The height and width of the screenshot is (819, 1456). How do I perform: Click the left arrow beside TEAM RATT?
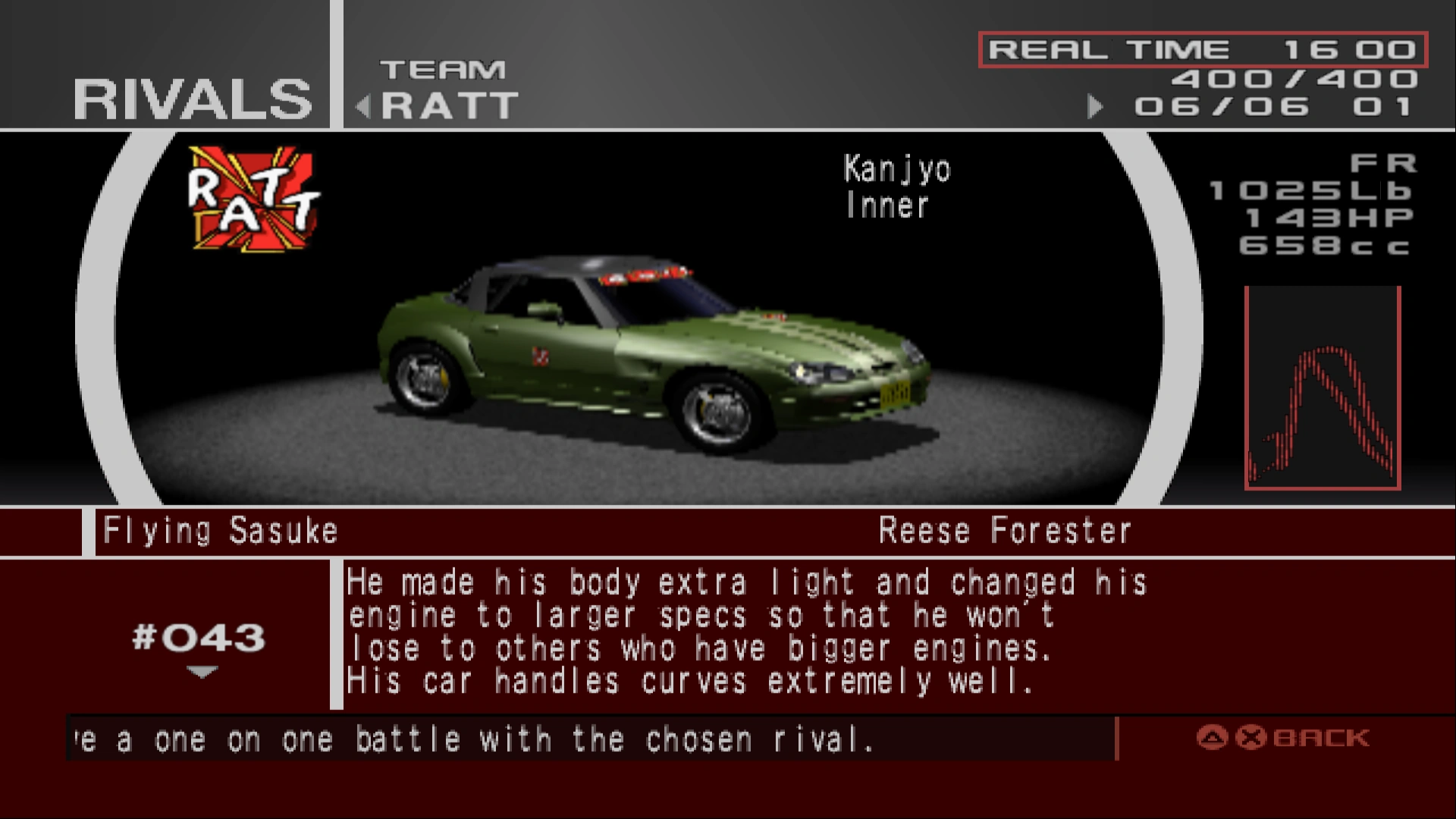coord(362,105)
